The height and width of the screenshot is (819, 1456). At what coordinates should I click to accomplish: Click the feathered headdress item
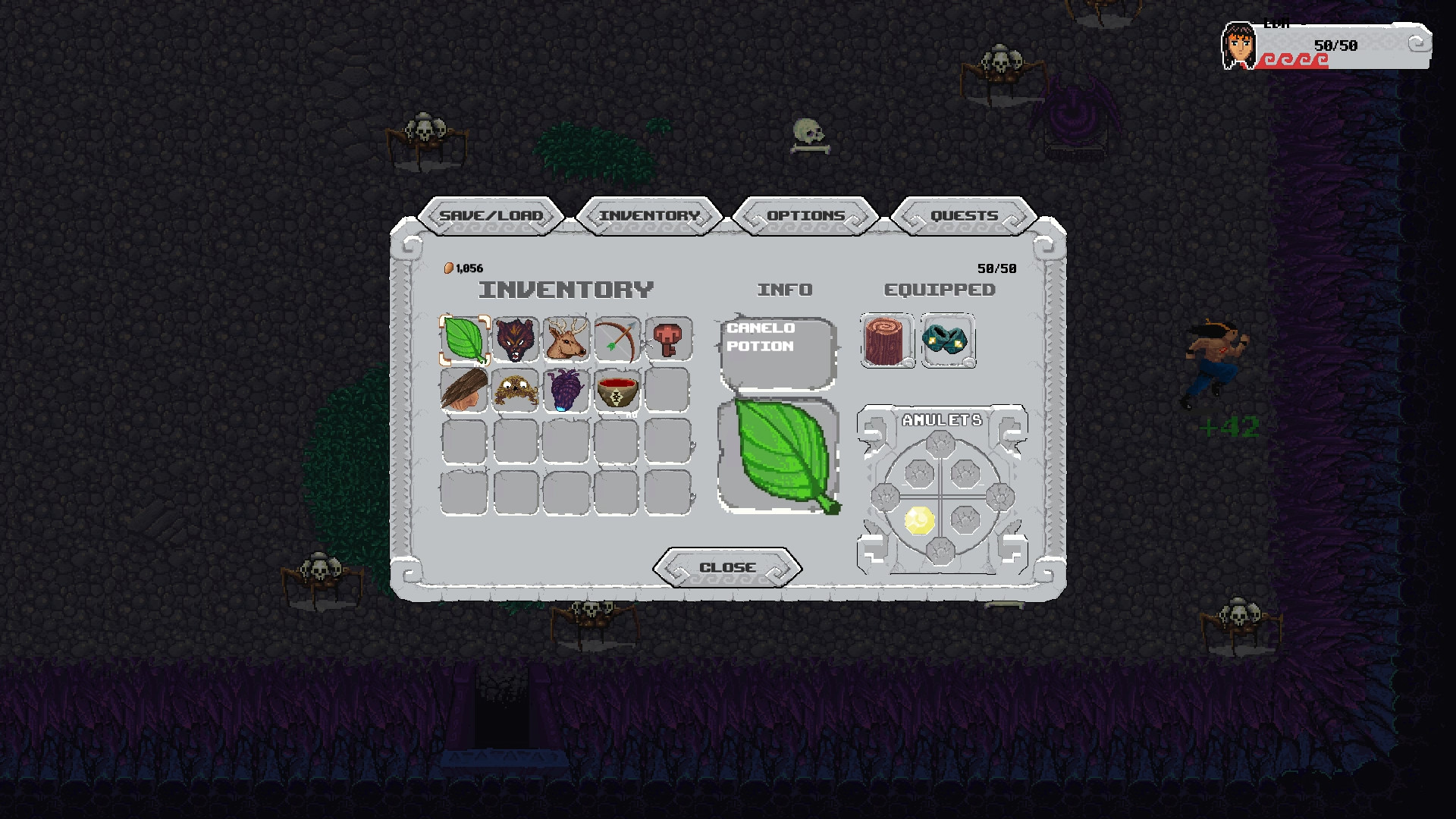[x=465, y=391]
